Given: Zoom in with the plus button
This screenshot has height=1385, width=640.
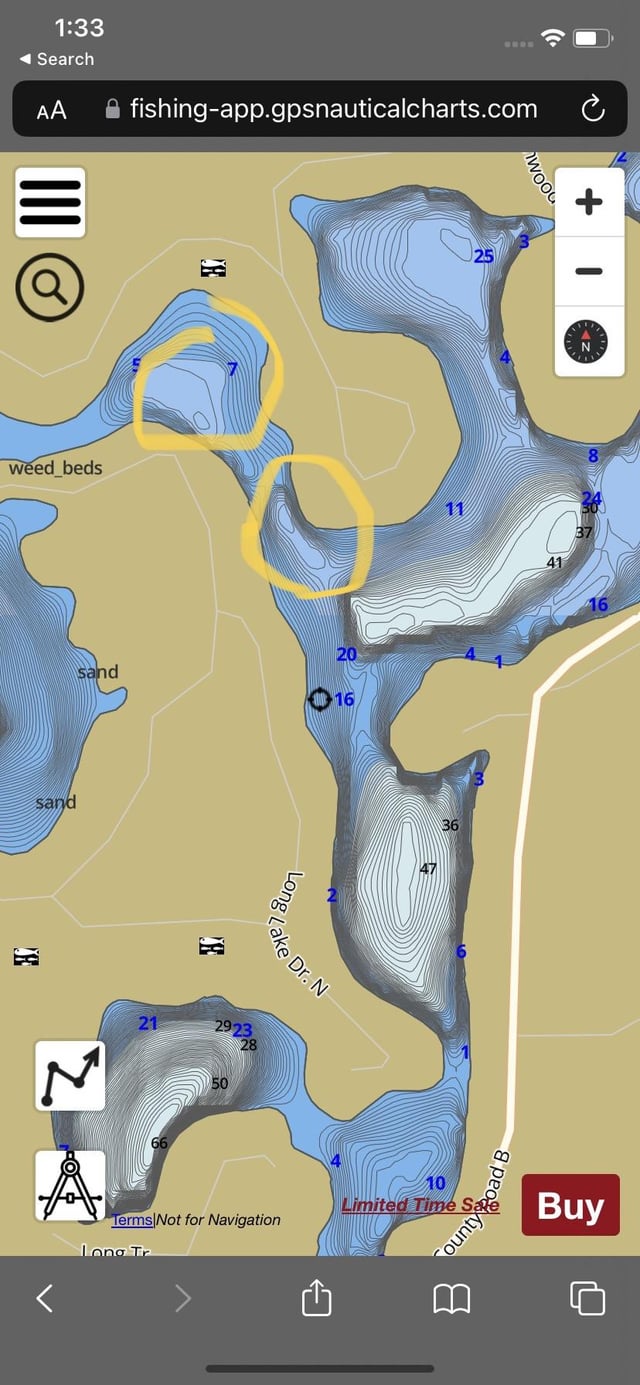Looking at the screenshot, I should 589,203.
